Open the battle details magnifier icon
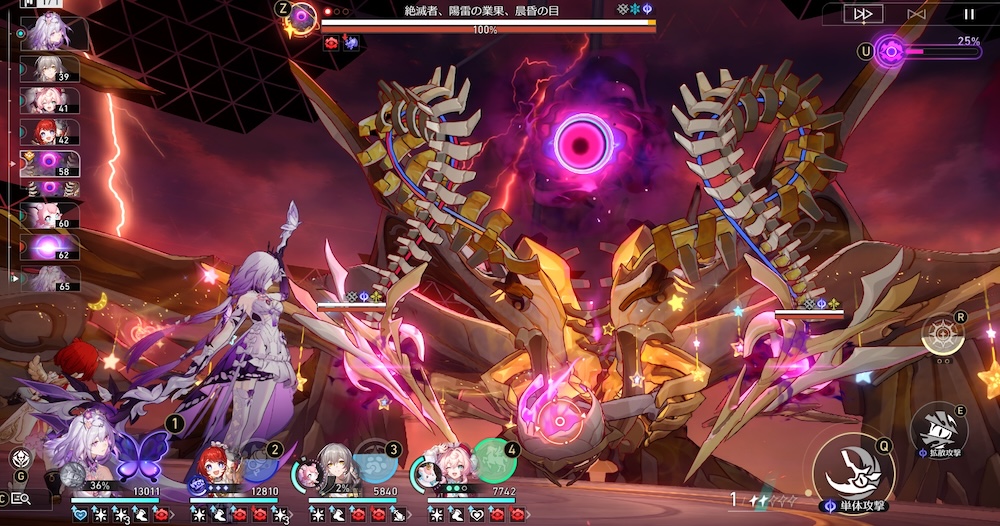 [21, 497]
